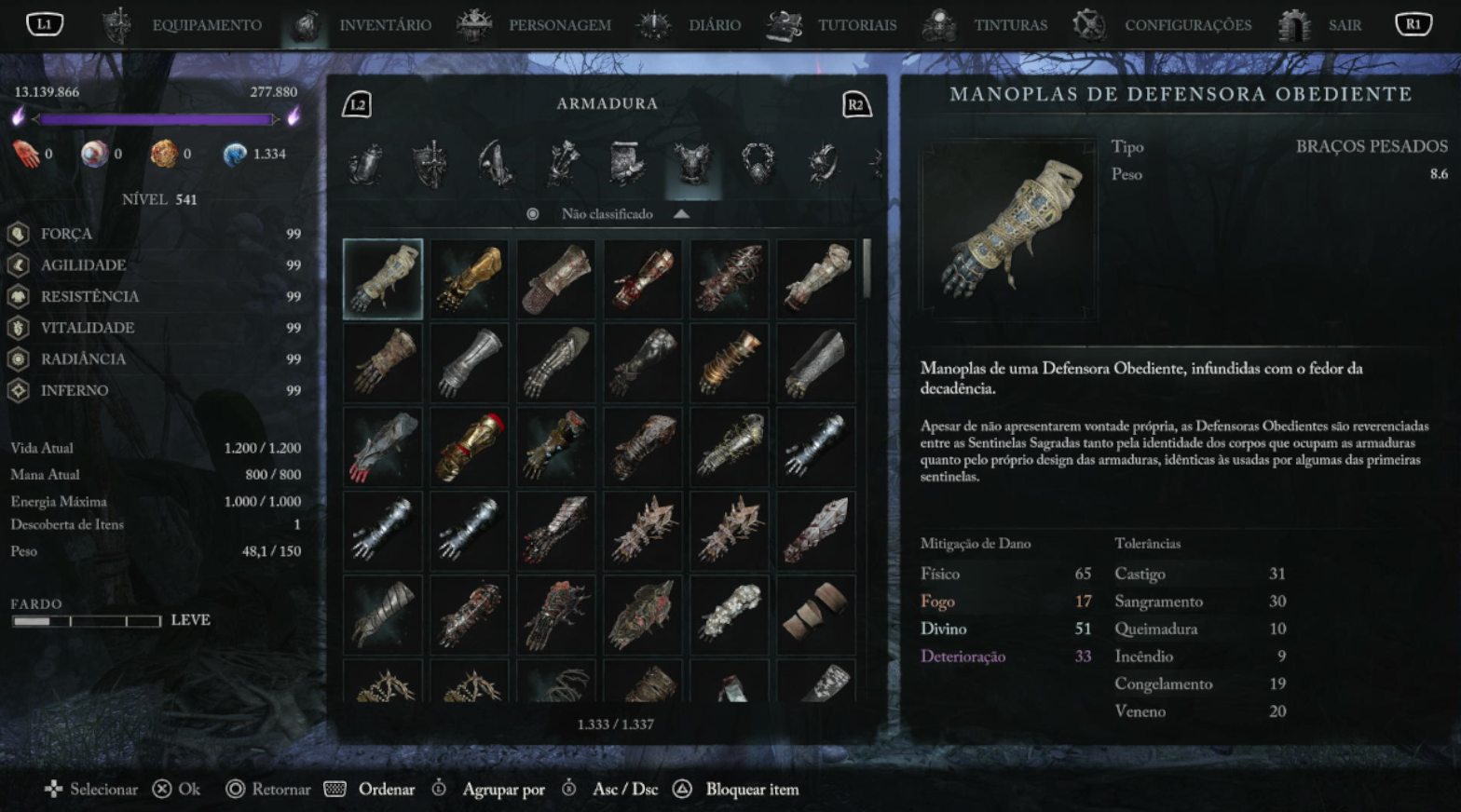This screenshot has height=812, width=1461.
Task: Open the Equipamento menu
Action: 206,25
